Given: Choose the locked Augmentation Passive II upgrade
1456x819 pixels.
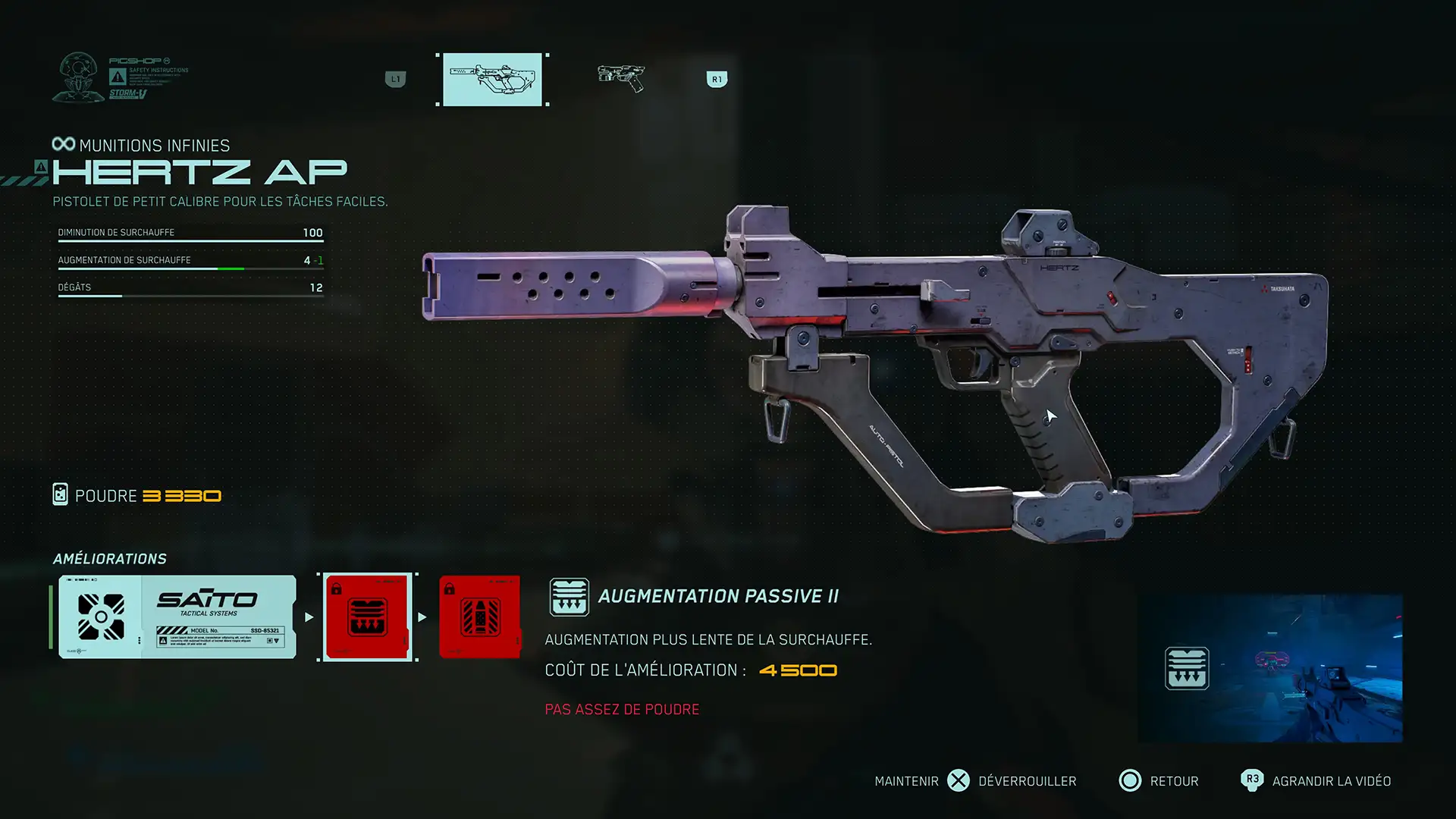Looking at the screenshot, I should click(368, 617).
